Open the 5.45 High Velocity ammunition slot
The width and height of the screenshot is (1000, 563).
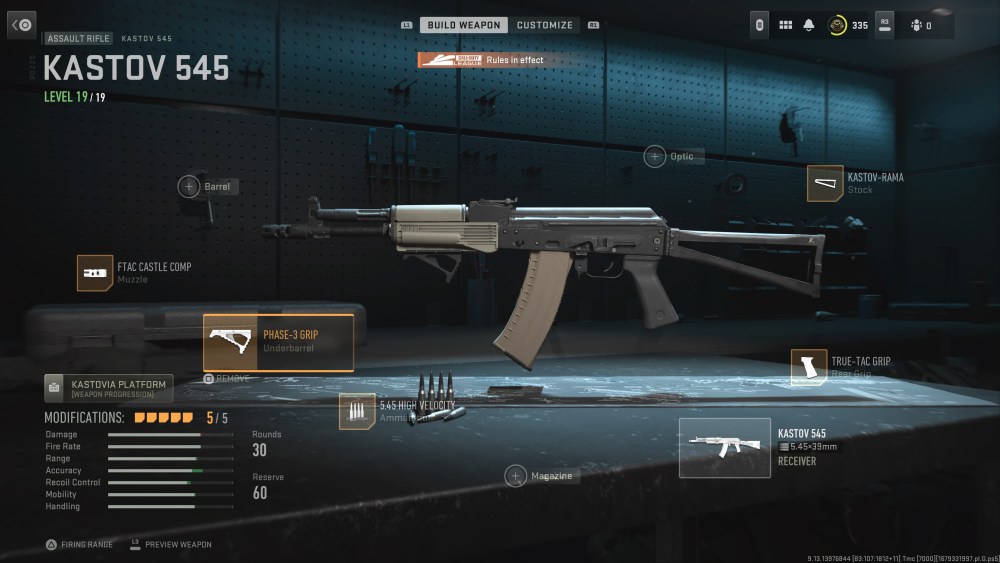[x=357, y=411]
